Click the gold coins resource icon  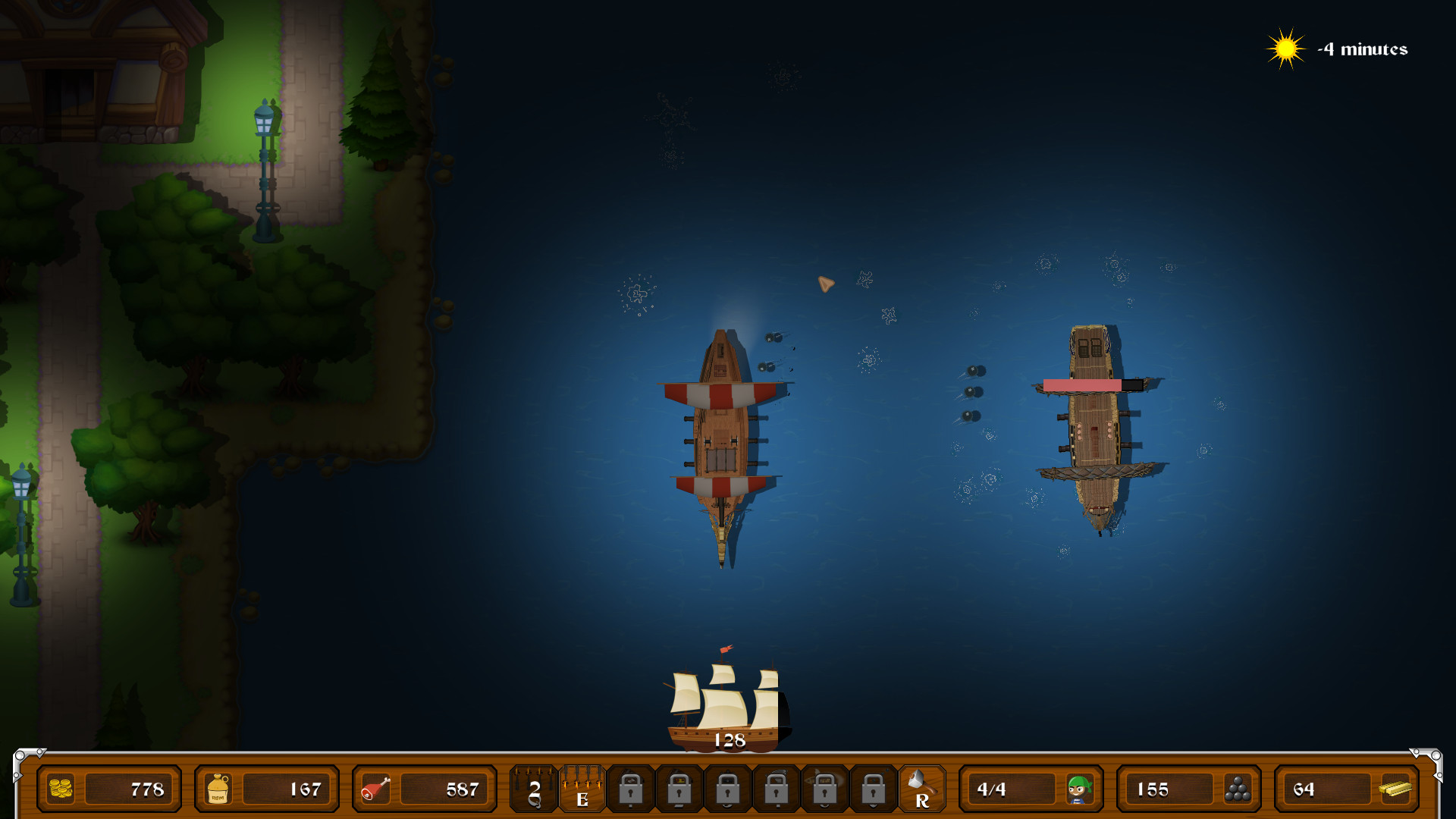tap(59, 789)
